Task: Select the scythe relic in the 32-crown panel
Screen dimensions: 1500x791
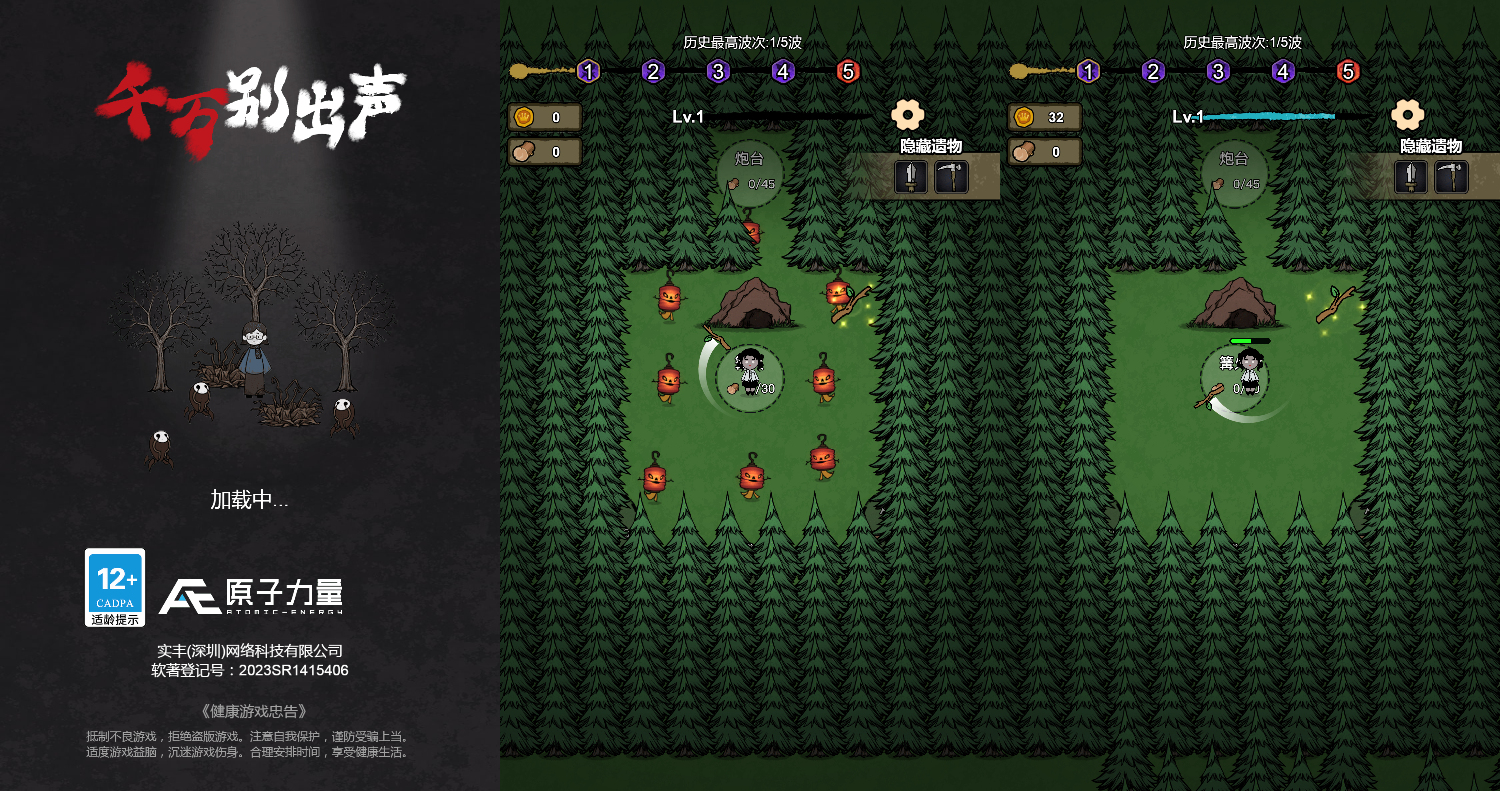Action: 1451,177
